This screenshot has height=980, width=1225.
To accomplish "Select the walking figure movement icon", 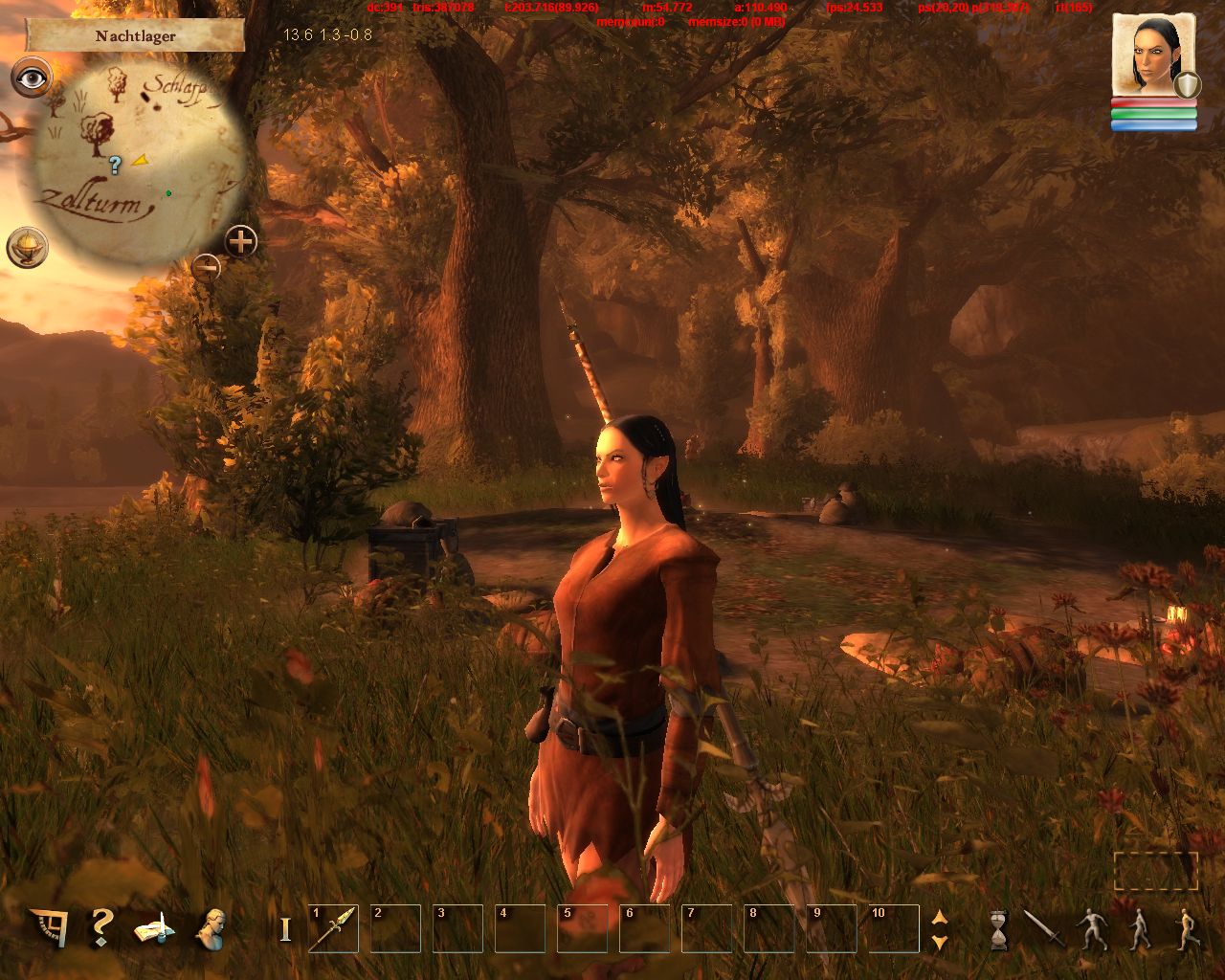I will (1139, 929).
